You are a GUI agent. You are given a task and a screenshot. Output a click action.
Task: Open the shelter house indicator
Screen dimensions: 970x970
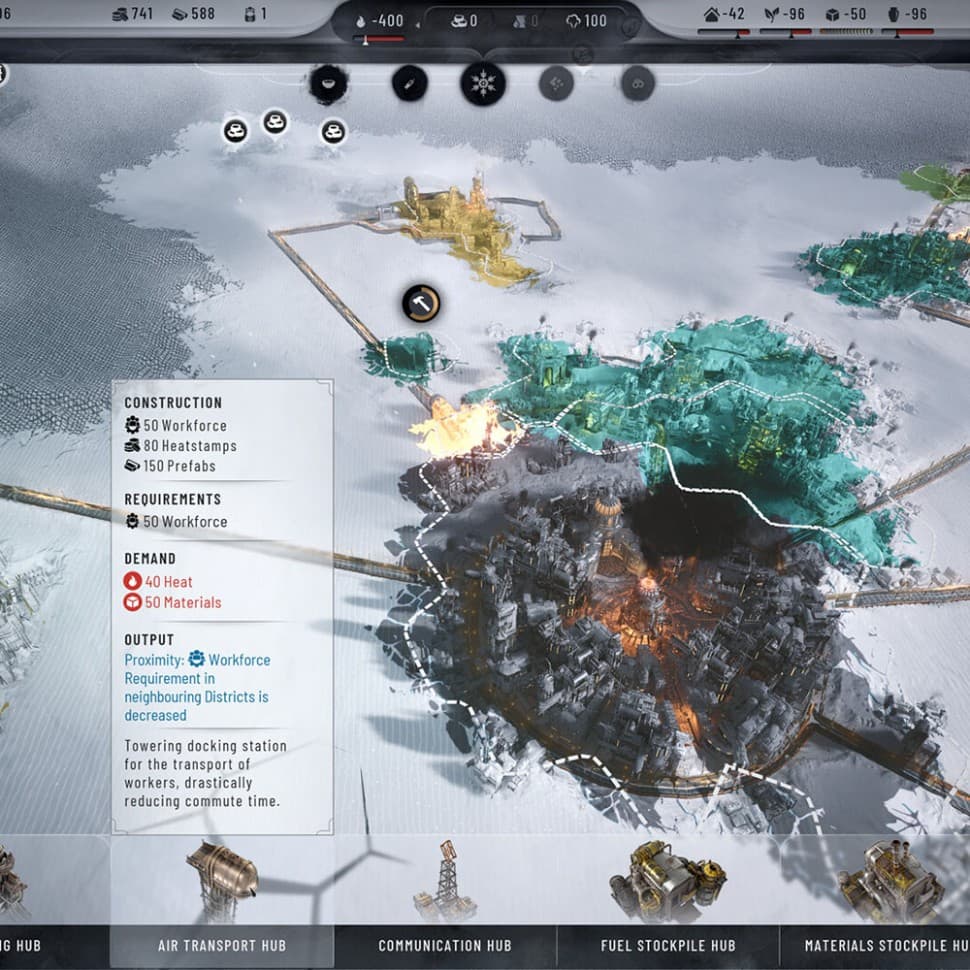click(x=725, y=15)
